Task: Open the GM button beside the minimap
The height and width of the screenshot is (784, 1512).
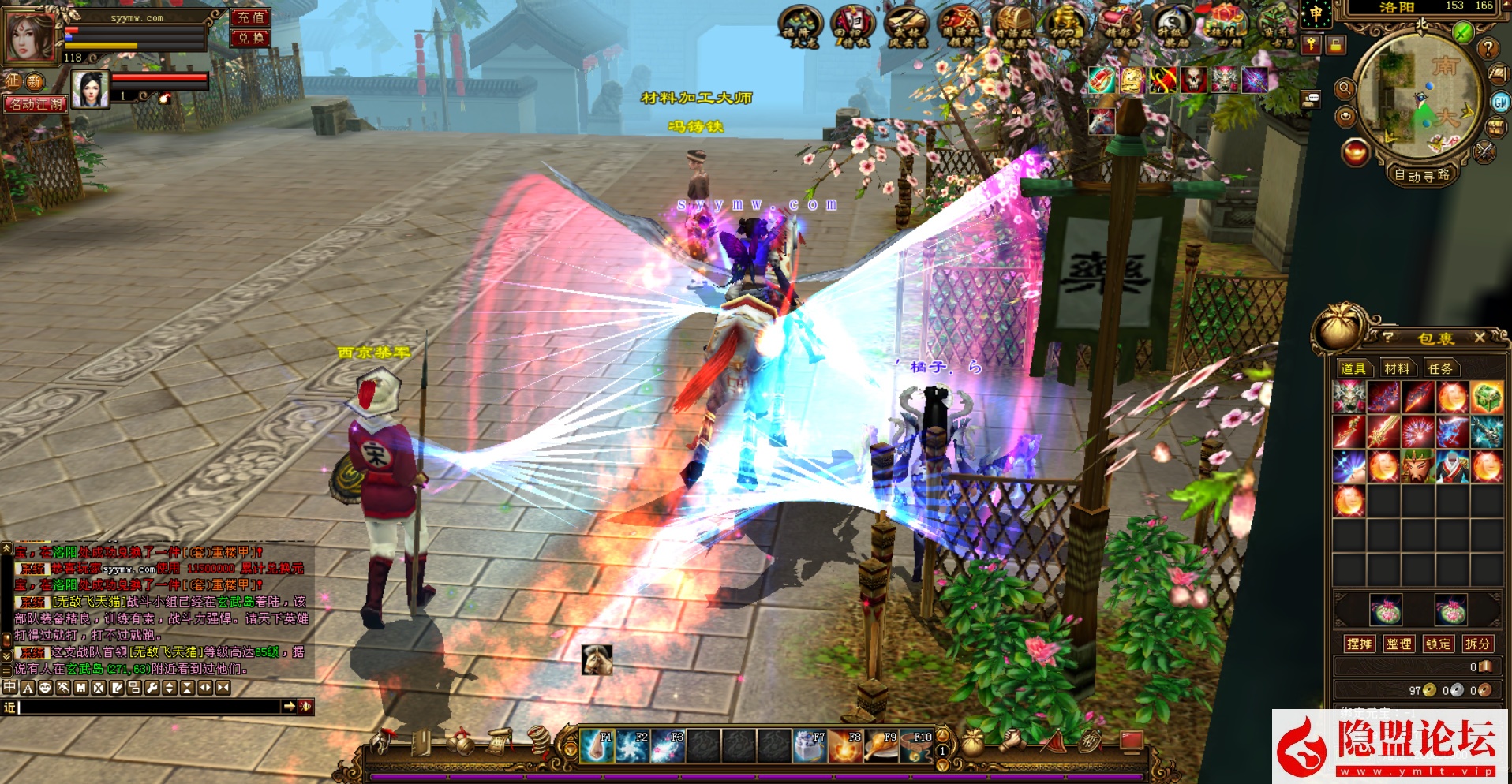Action: (1499, 102)
